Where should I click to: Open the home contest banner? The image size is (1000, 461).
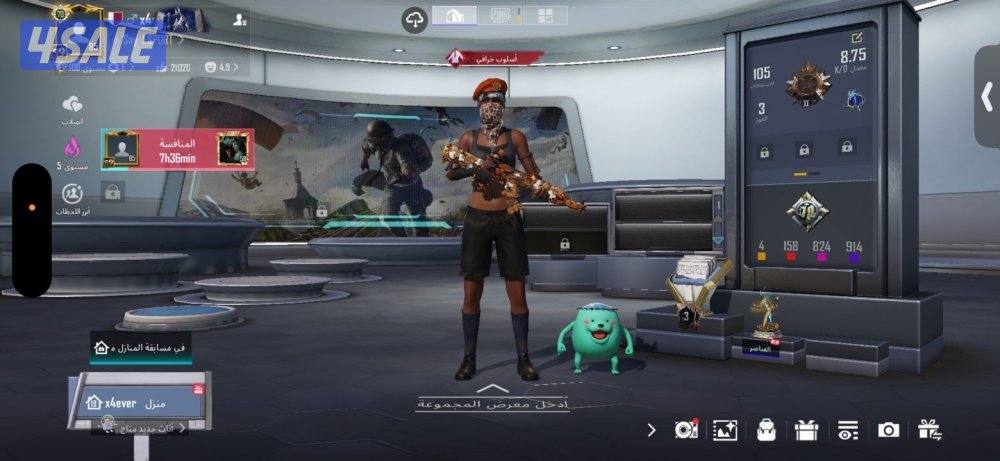141,346
